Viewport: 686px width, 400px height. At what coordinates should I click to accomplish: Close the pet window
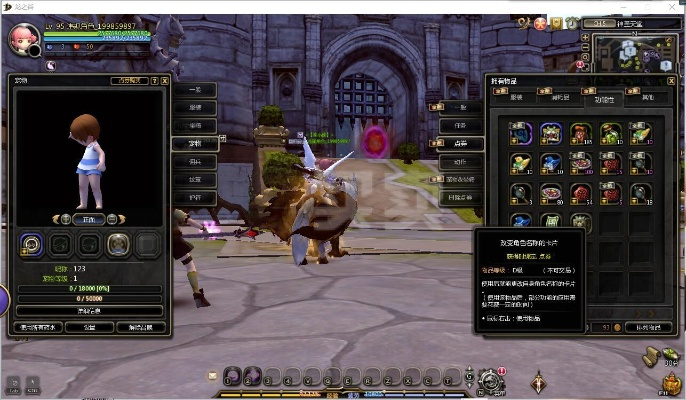pyautogui.click(x=165, y=80)
